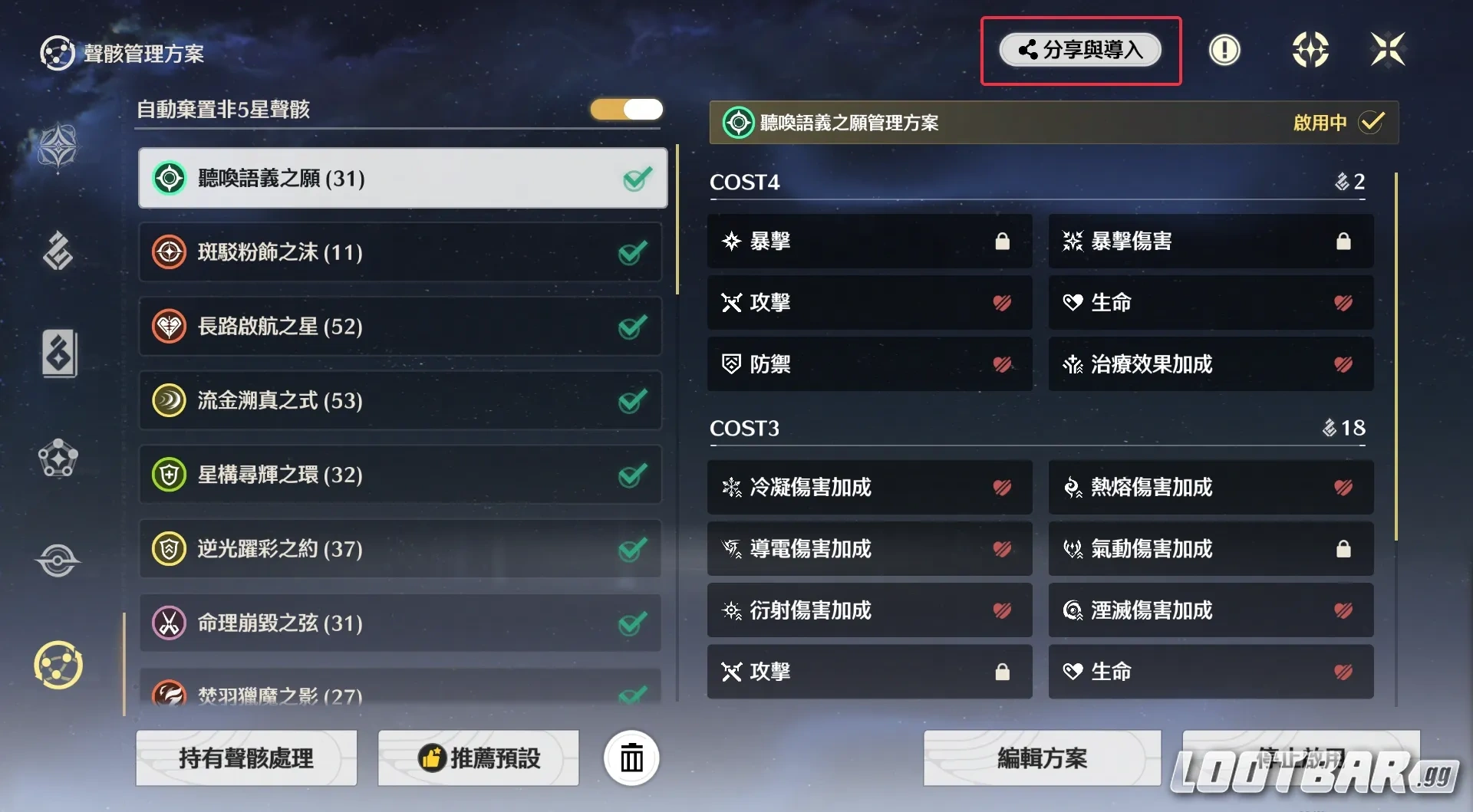Toggle the heart icon on 攻擊 under COST4
The width and height of the screenshot is (1473, 812).
[1002, 303]
